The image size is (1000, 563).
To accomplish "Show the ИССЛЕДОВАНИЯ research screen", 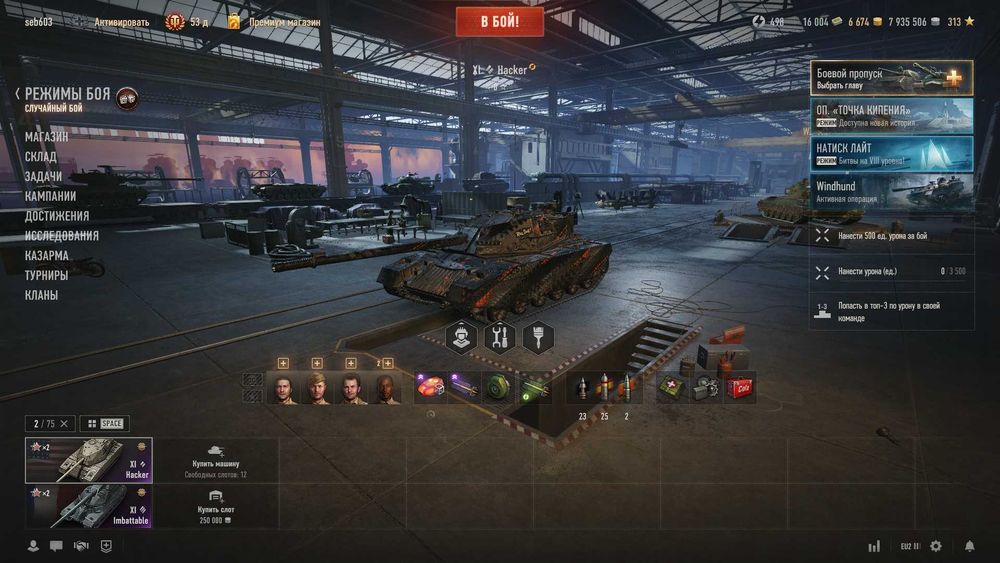I will pyautogui.click(x=62, y=236).
